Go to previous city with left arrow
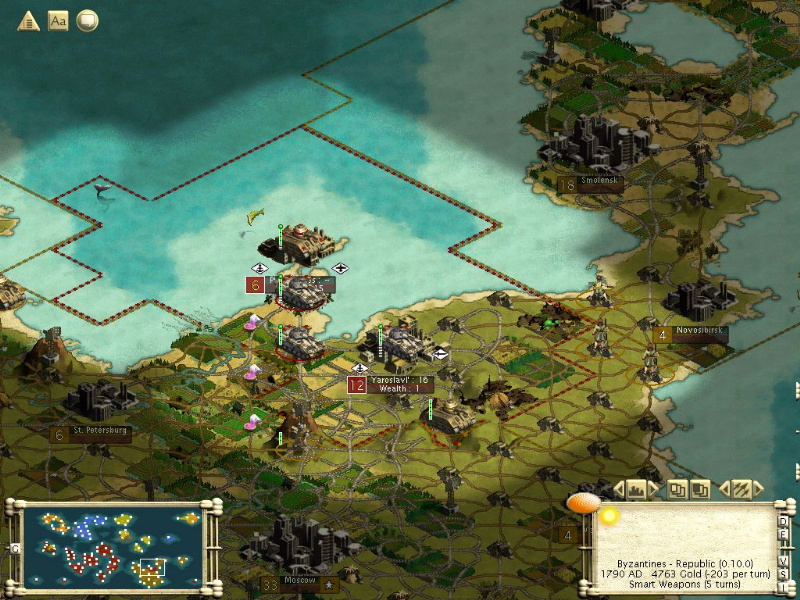 pyautogui.click(x=619, y=489)
